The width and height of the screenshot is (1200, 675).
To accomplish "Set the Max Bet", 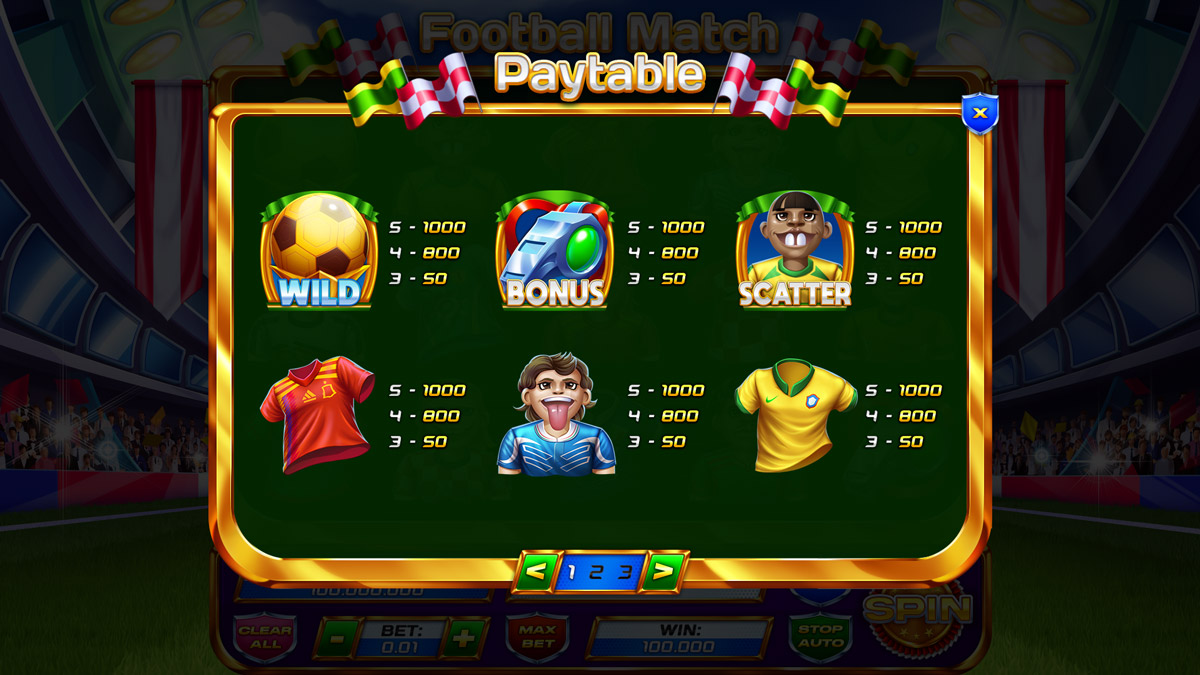I will [x=537, y=637].
